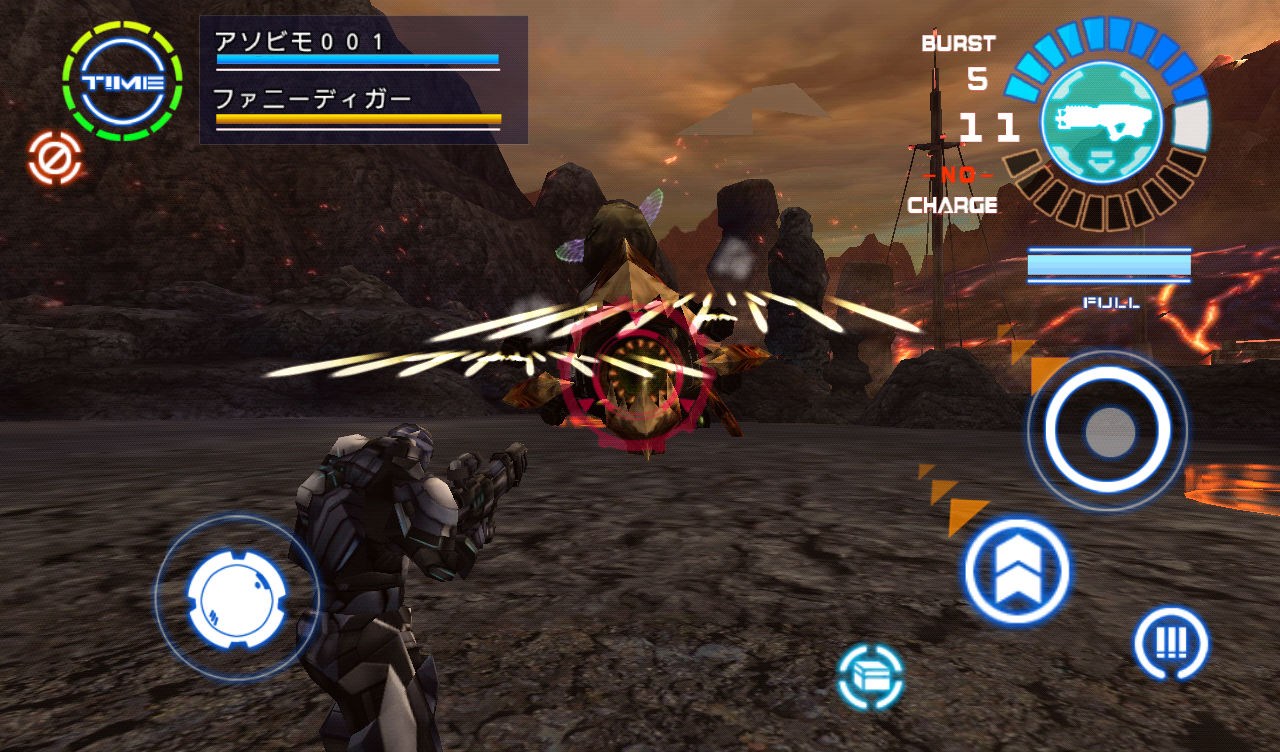Image resolution: width=1280 pixels, height=752 pixels.
Task: Select the weapon icon in the ammo gauge
Action: (1102, 122)
